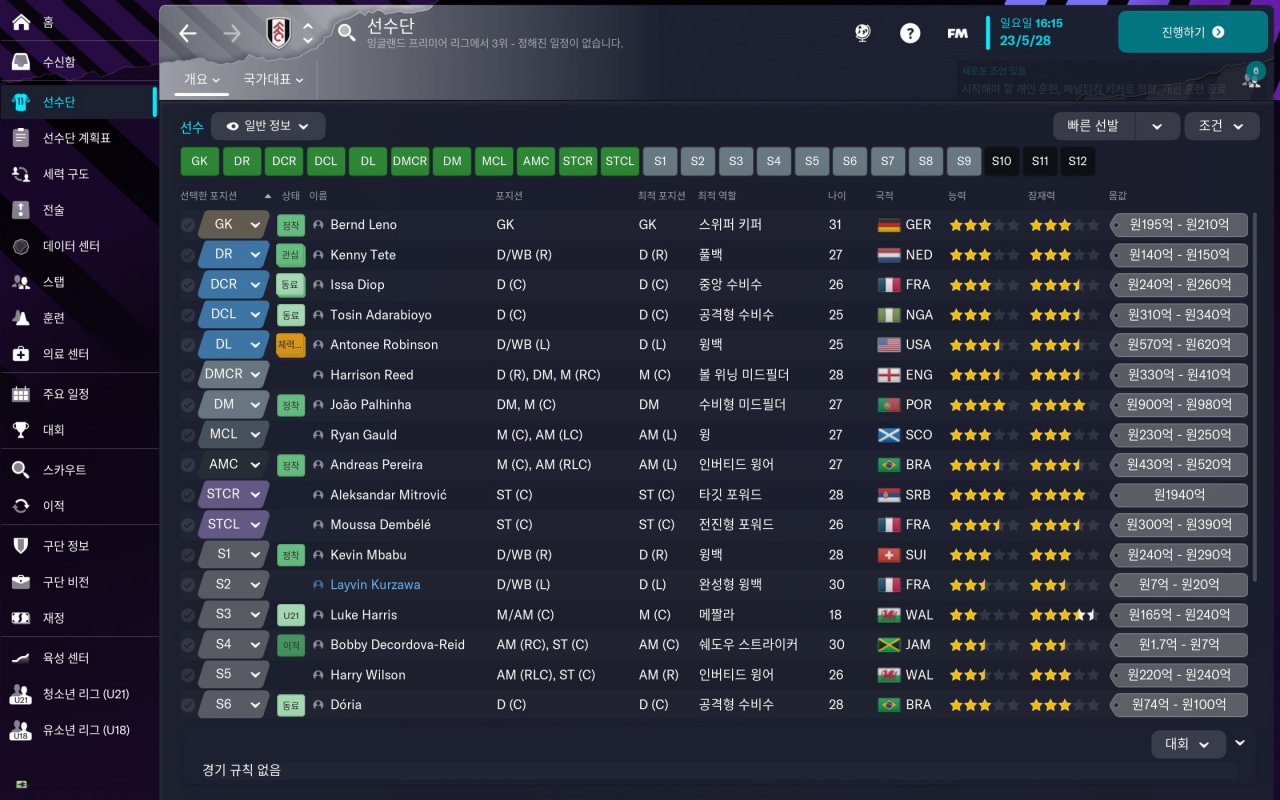
Task: Select 스카우트 in the sidebar
Action: point(64,470)
